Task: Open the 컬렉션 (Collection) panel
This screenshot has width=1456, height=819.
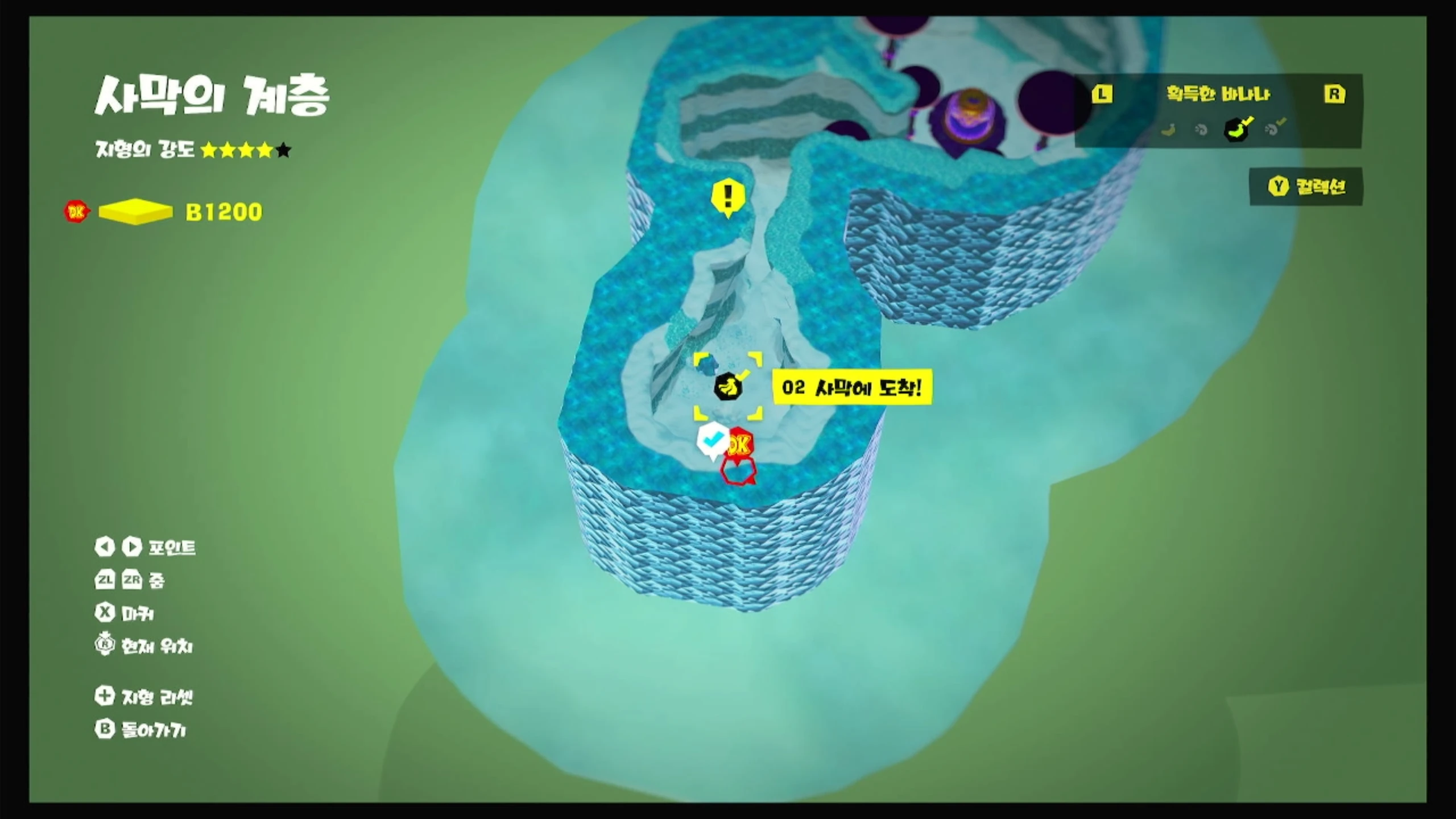Action: [x=1306, y=186]
